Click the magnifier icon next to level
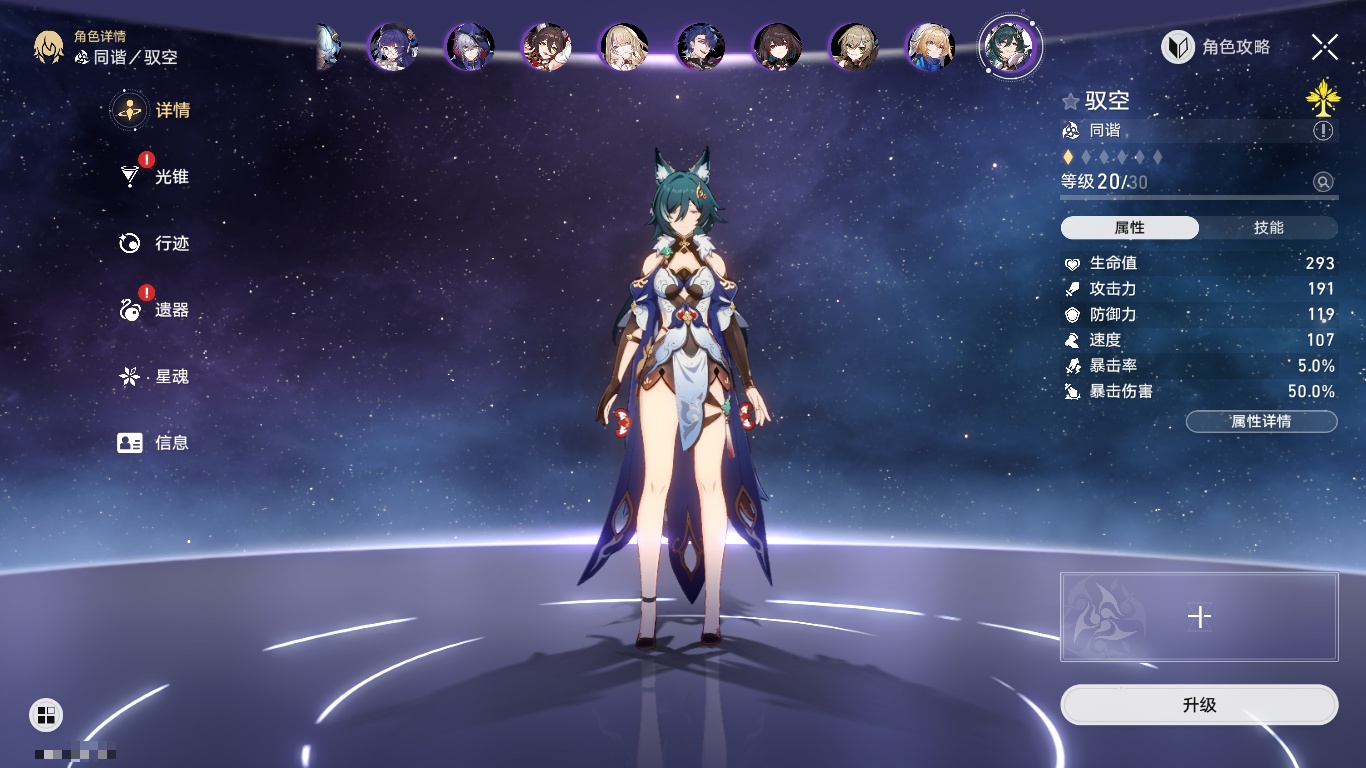Screen dimensions: 1366x768 click(1323, 182)
